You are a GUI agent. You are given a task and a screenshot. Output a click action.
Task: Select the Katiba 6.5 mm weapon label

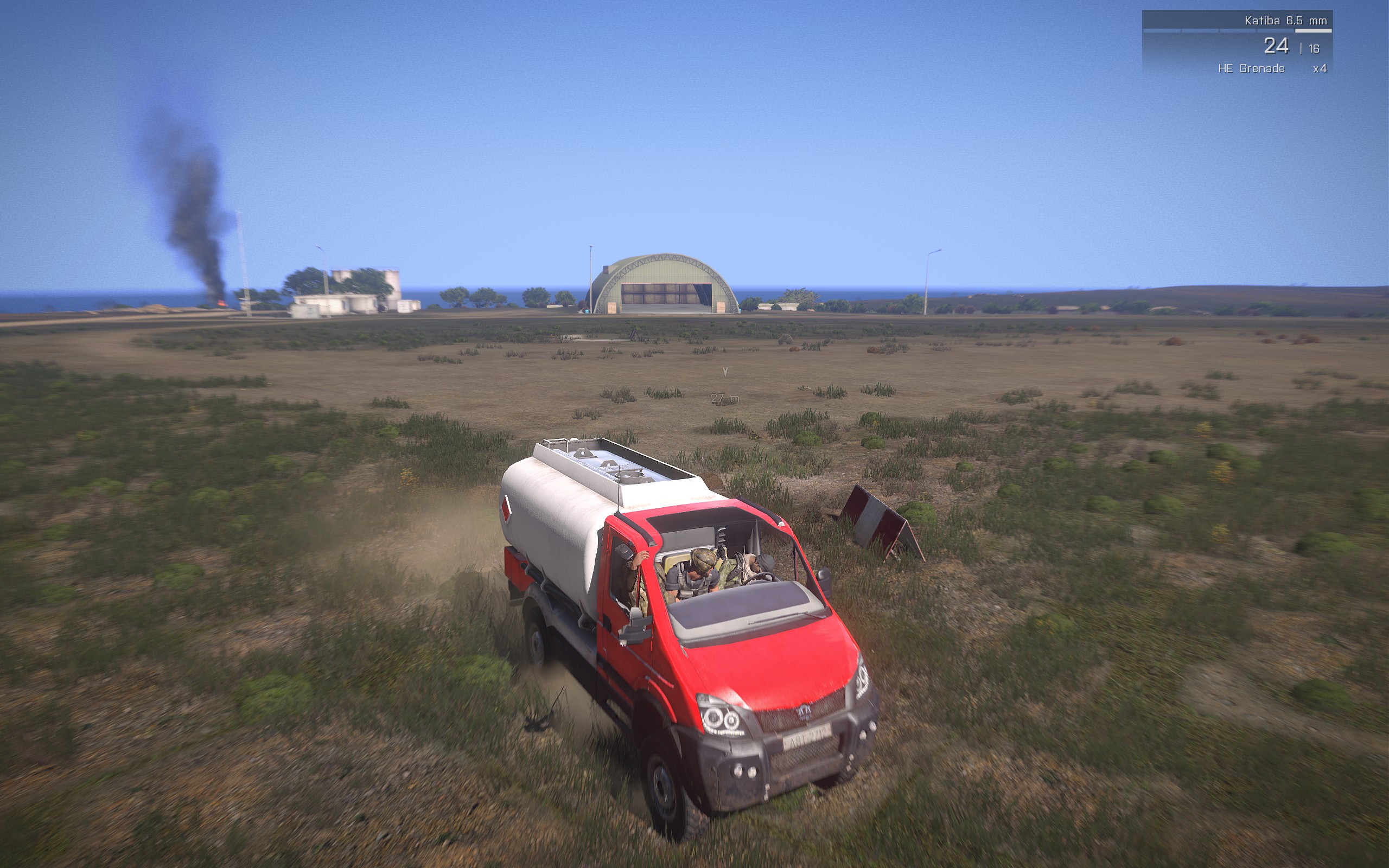(1285, 21)
